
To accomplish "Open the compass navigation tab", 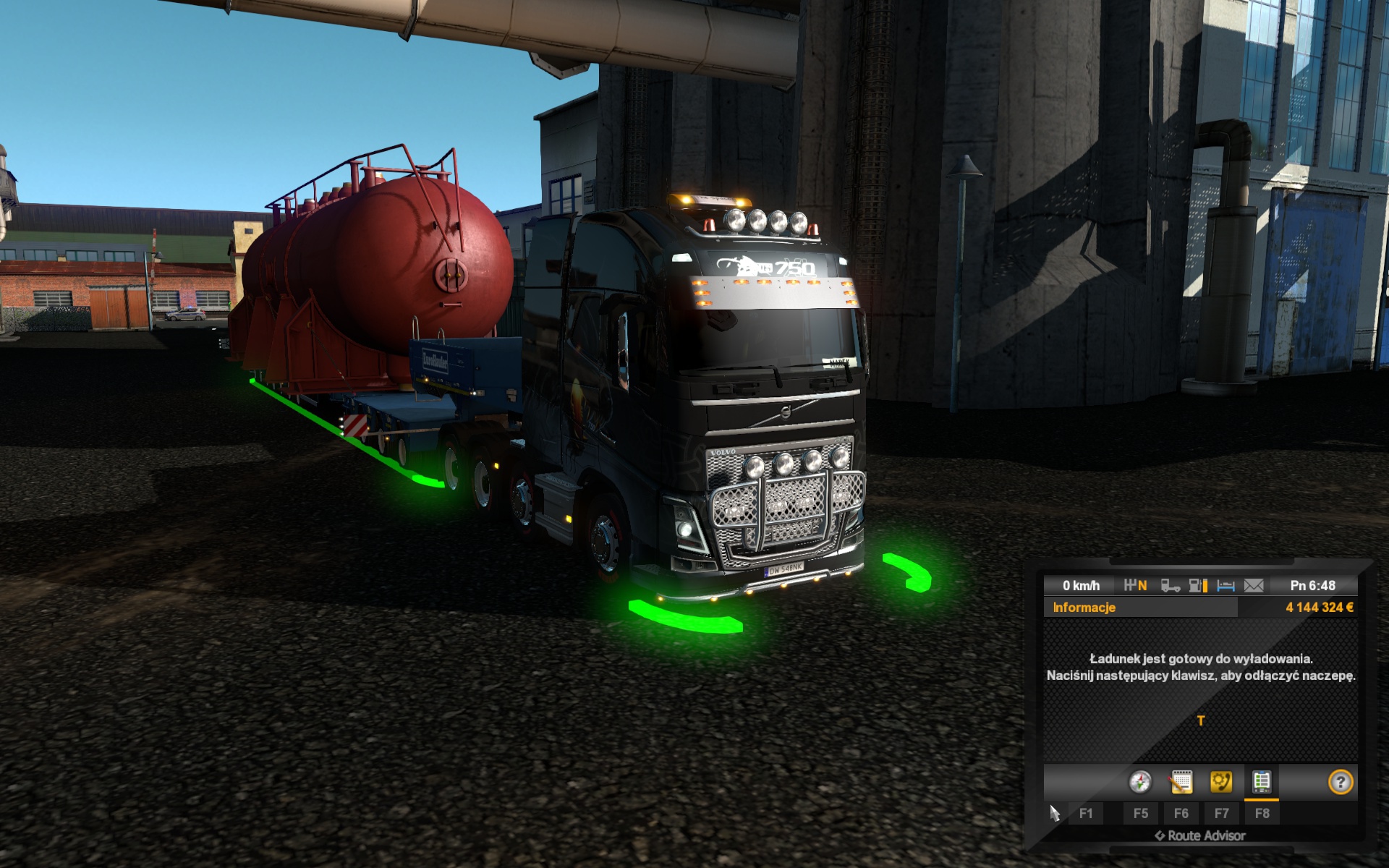I will click(1140, 782).
